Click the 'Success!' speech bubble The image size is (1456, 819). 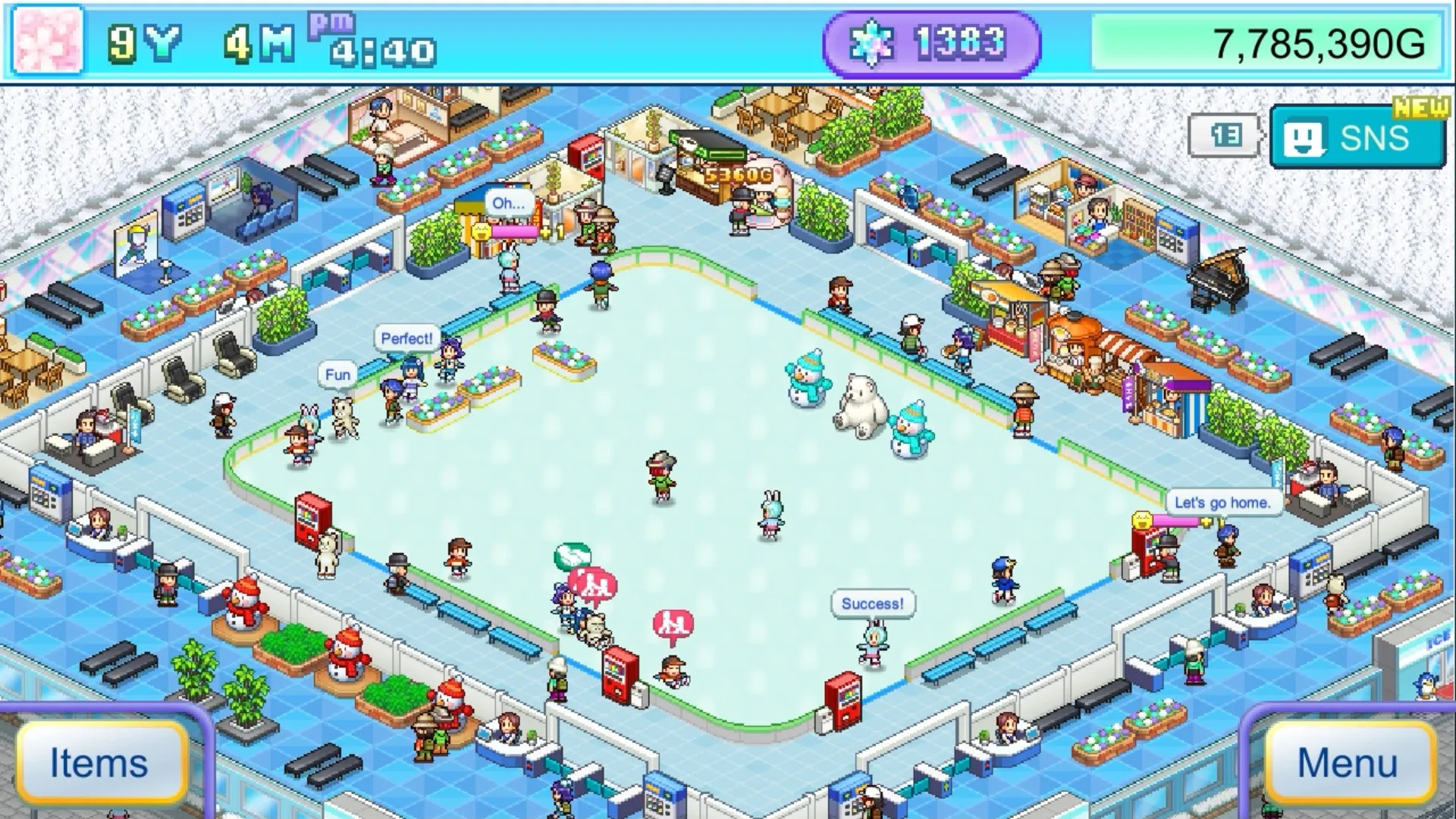tap(872, 603)
